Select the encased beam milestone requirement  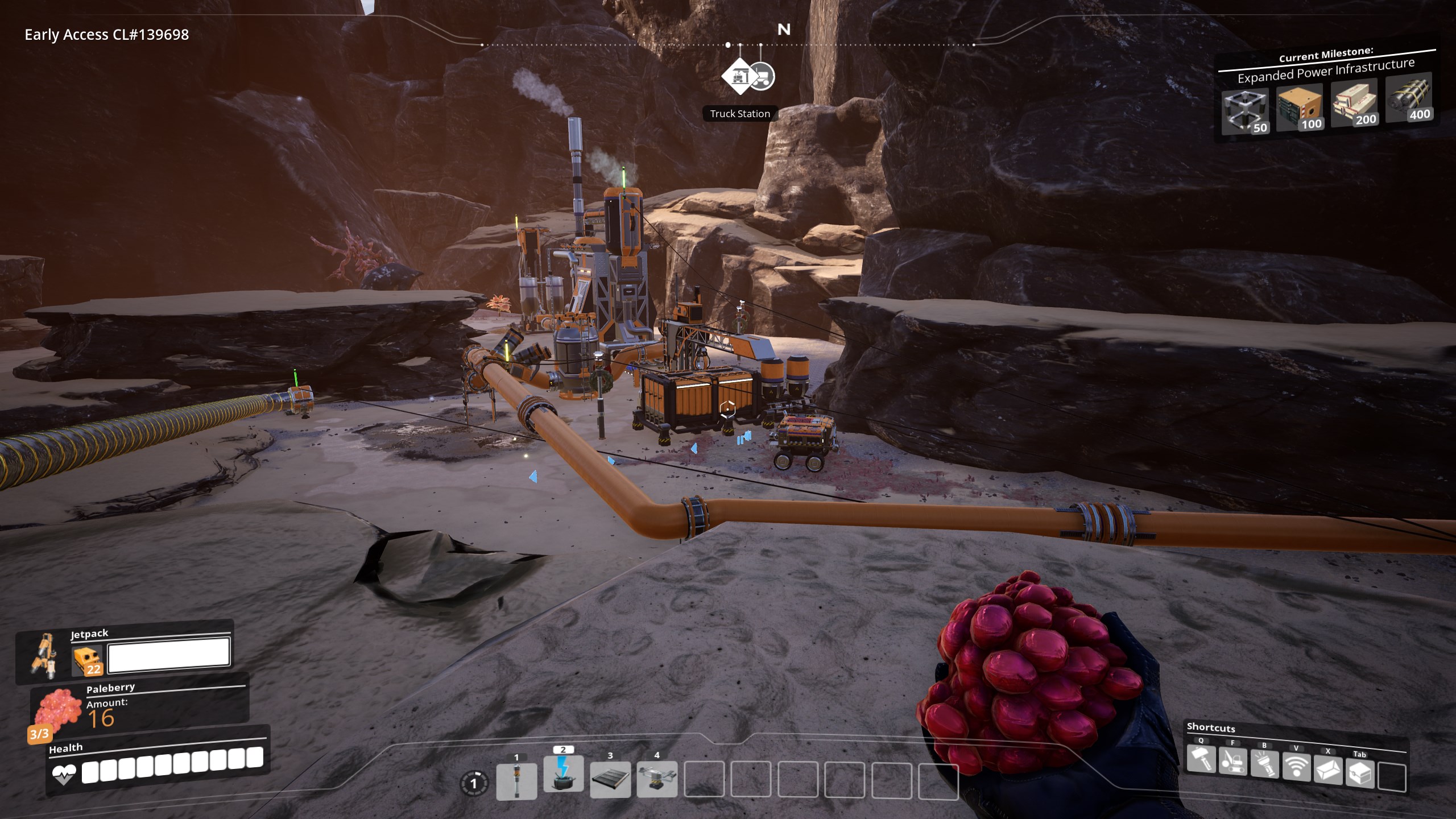tap(1354, 103)
